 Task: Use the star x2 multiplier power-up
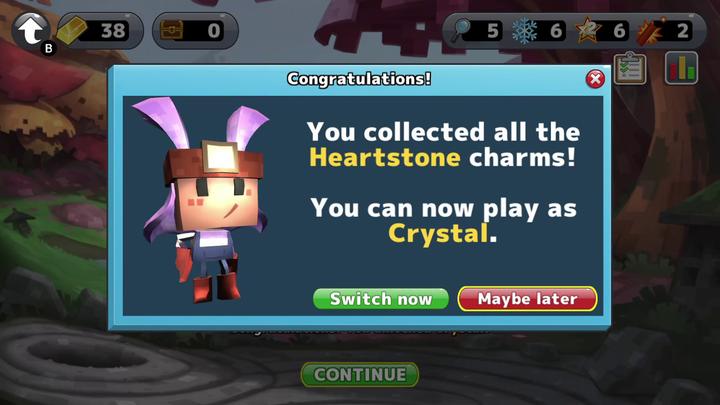pyautogui.click(x=587, y=30)
